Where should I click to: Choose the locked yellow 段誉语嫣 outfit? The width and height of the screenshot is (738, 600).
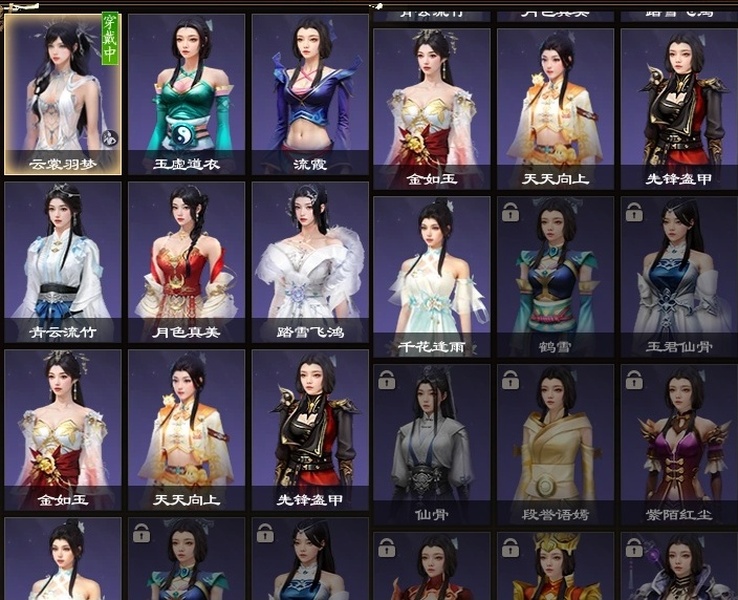point(555,443)
